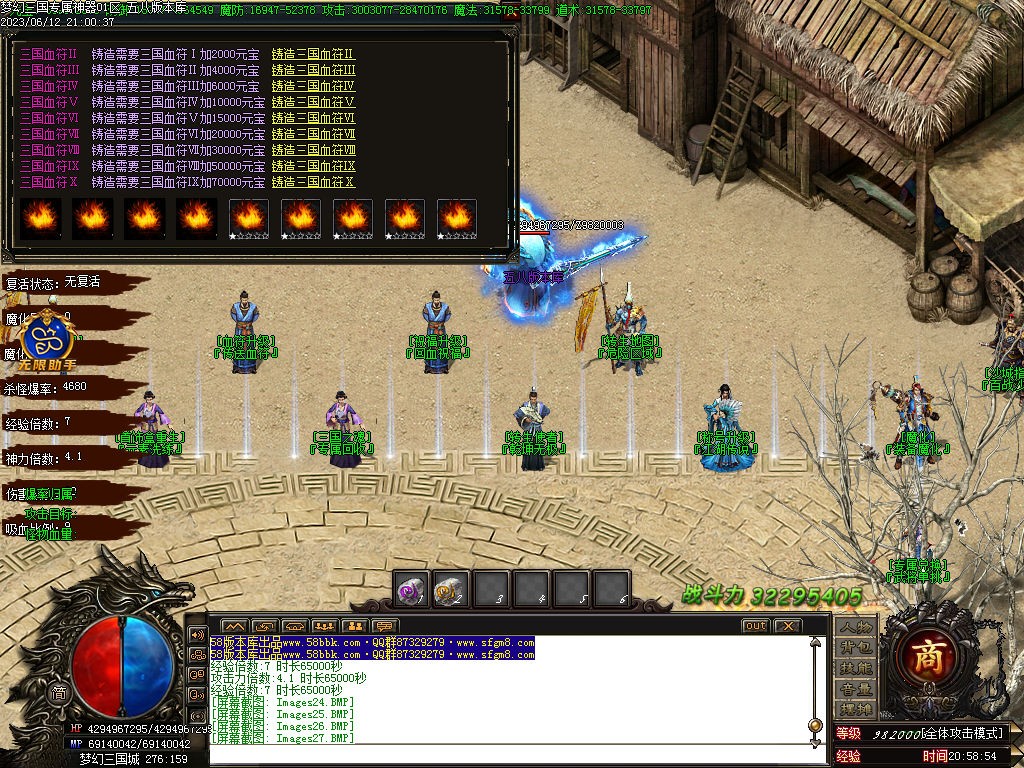Use the purple item in hotbar slot 1
The width and height of the screenshot is (1024, 768).
(411, 590)
